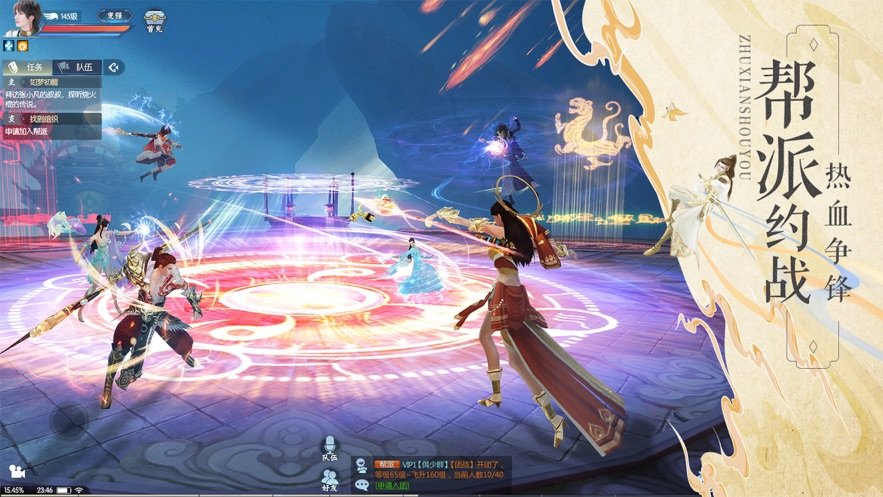Open the 好友 (friends) list

point(329,480)
